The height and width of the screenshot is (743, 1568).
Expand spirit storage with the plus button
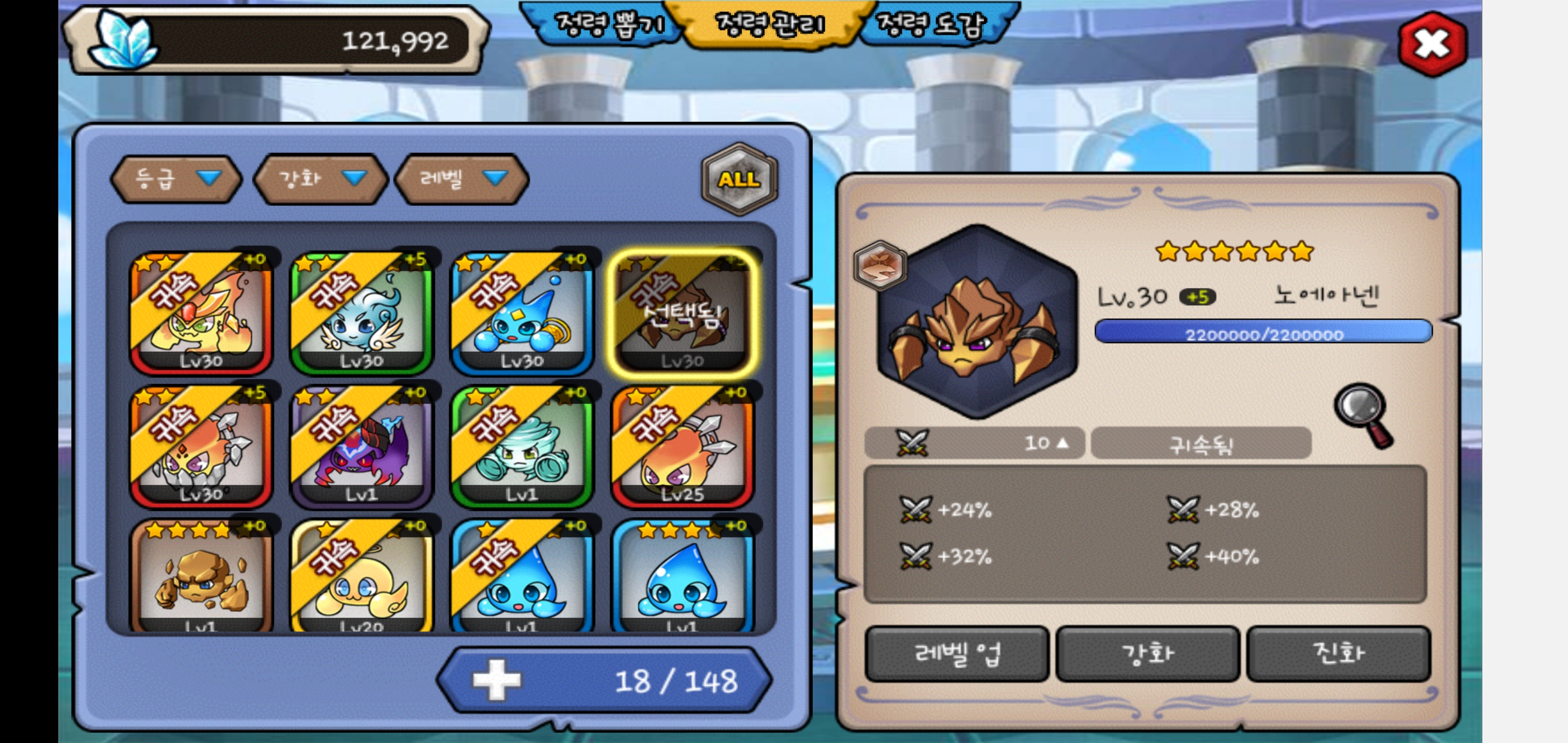coord(497,680)
